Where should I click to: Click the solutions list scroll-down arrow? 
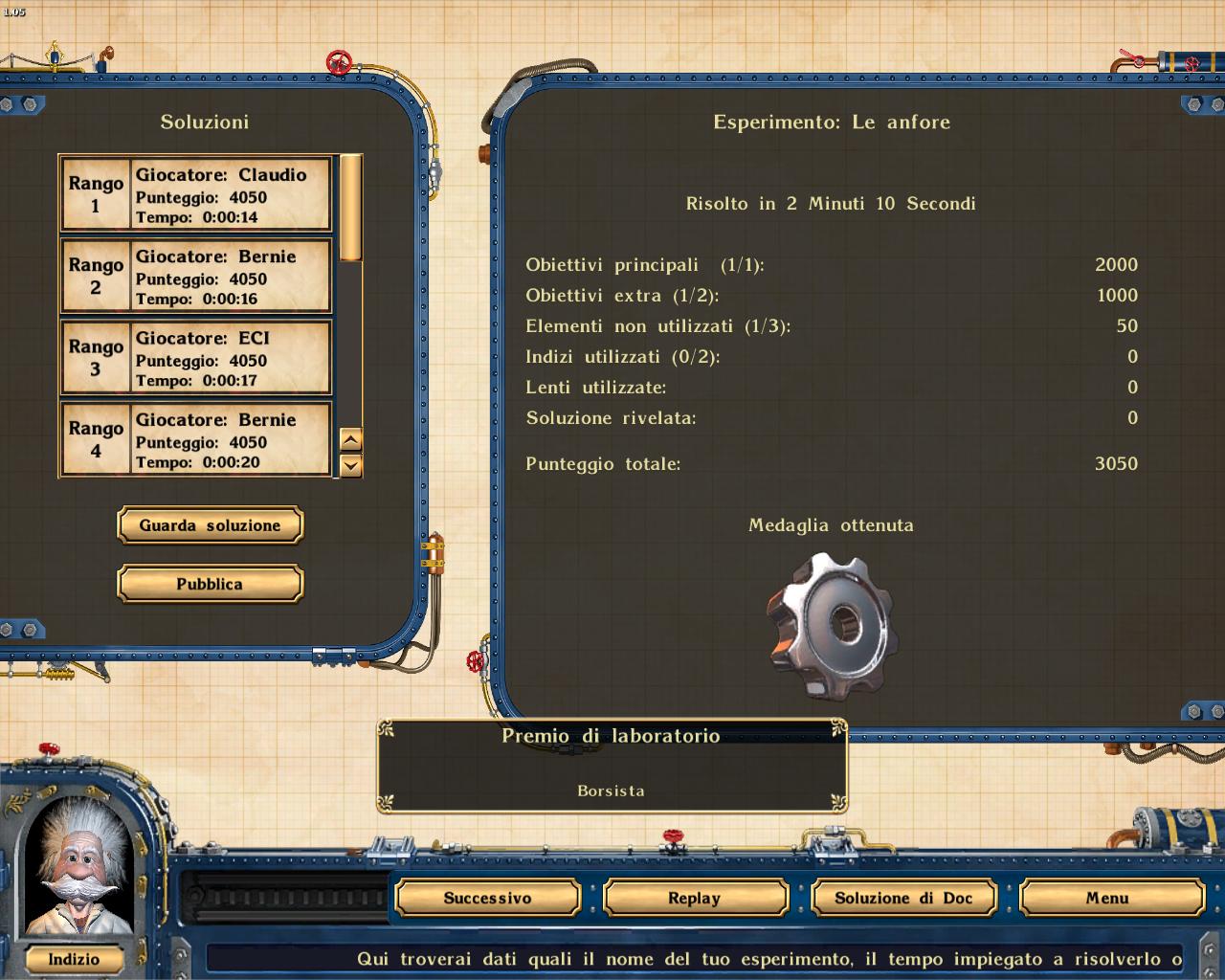coord(351,466)
